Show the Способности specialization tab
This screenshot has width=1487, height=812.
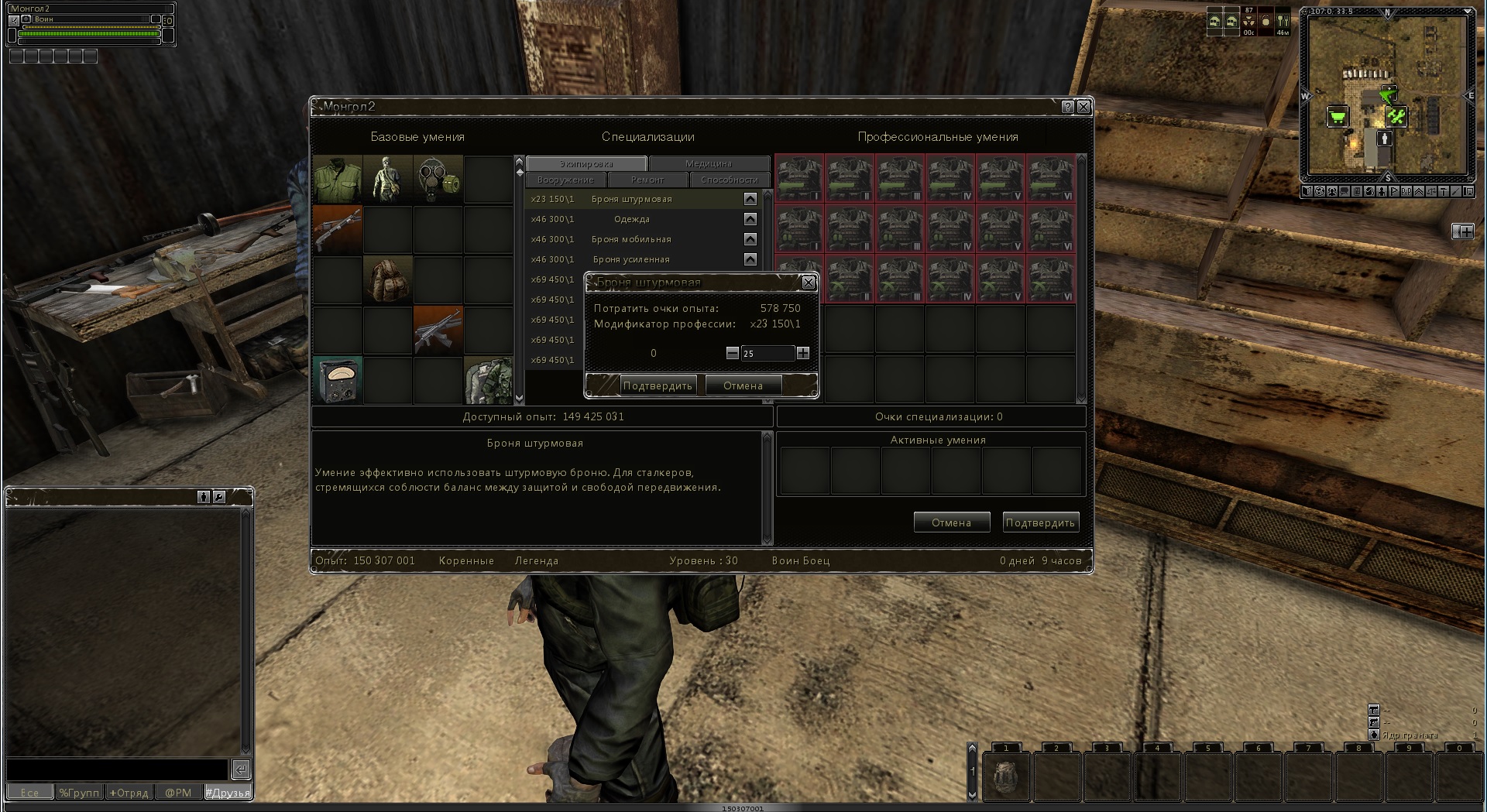pyautogui.click(x=729, y=180)
